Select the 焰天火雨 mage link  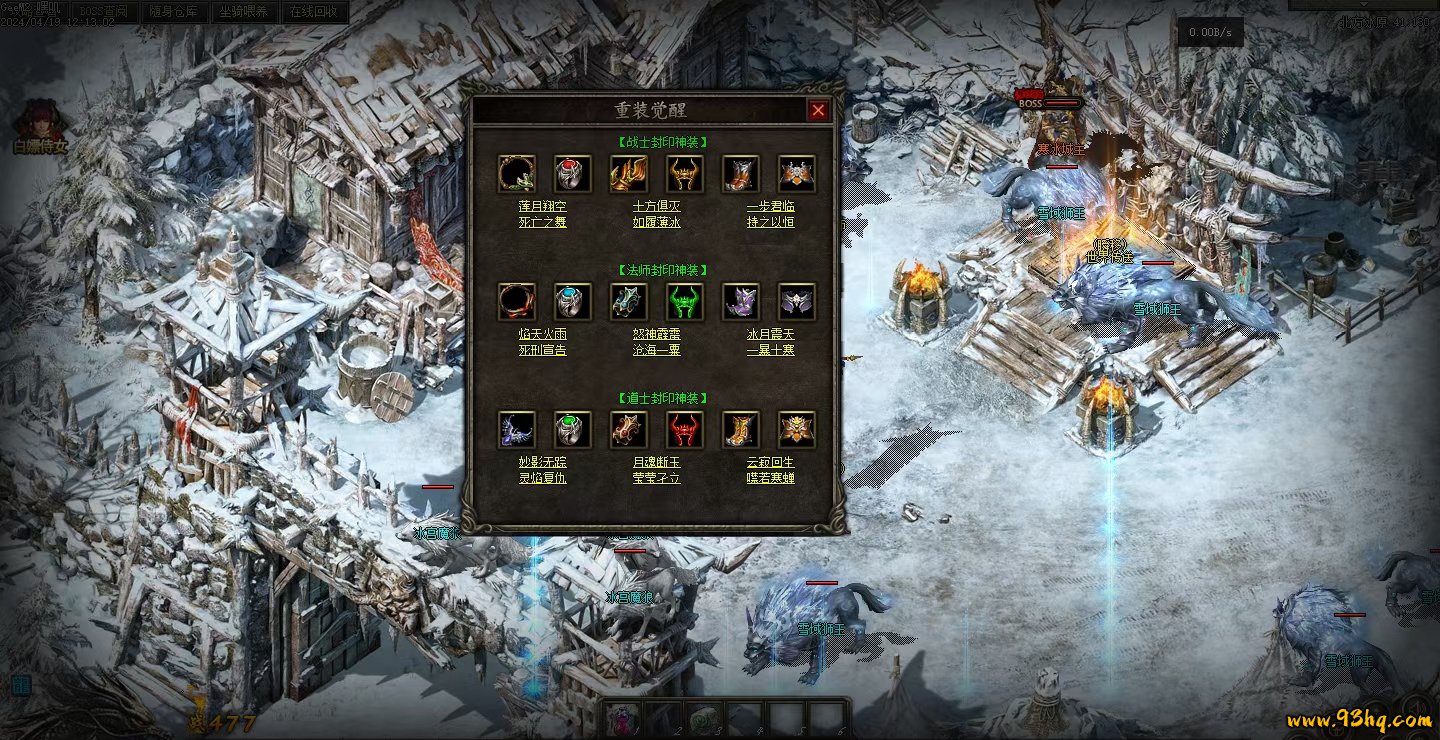543,334
